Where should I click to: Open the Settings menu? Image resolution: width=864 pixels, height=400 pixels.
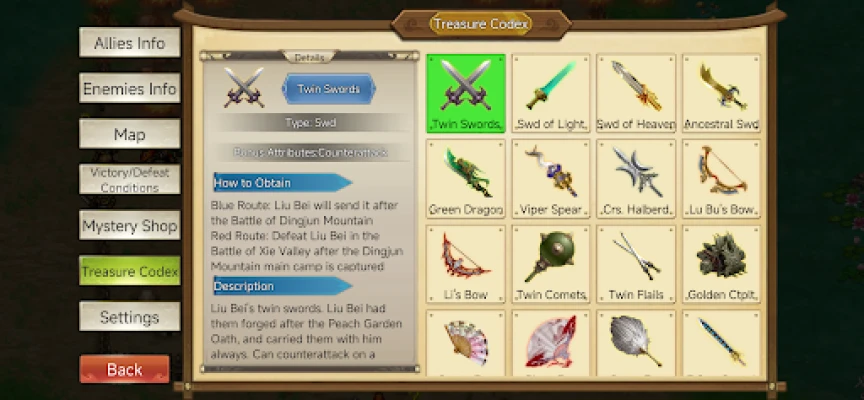pyautogui.click(x=129, y=317)
